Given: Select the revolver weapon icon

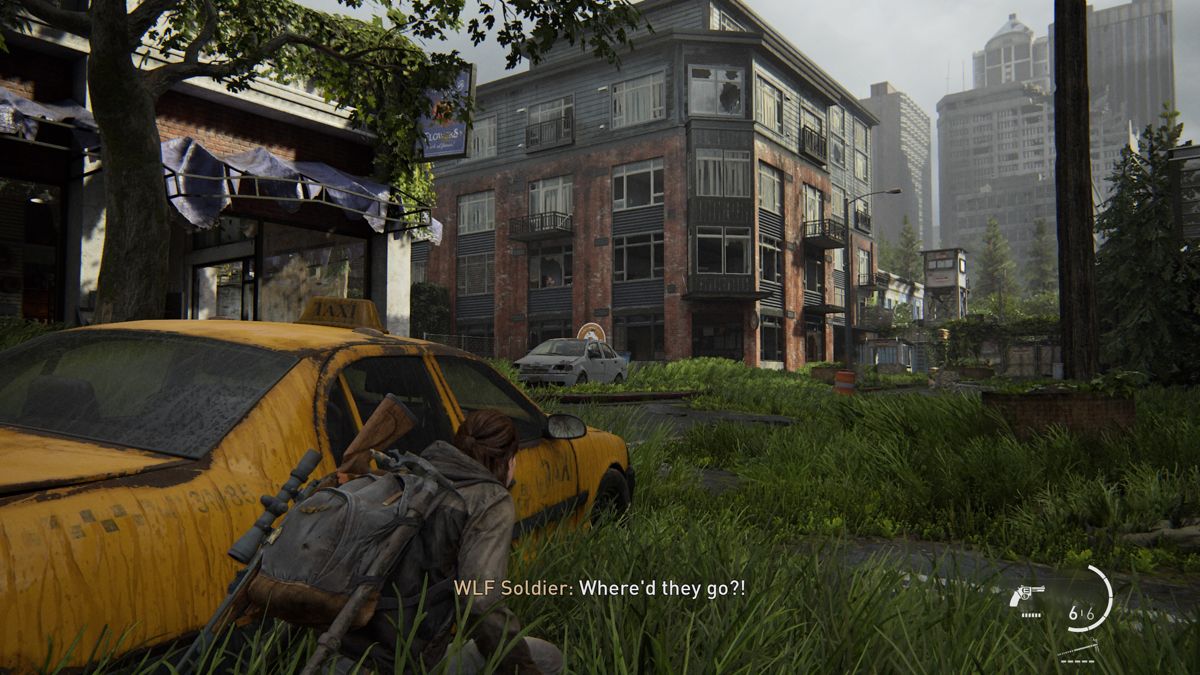Looking at the screenshot, I should 1027,596.
